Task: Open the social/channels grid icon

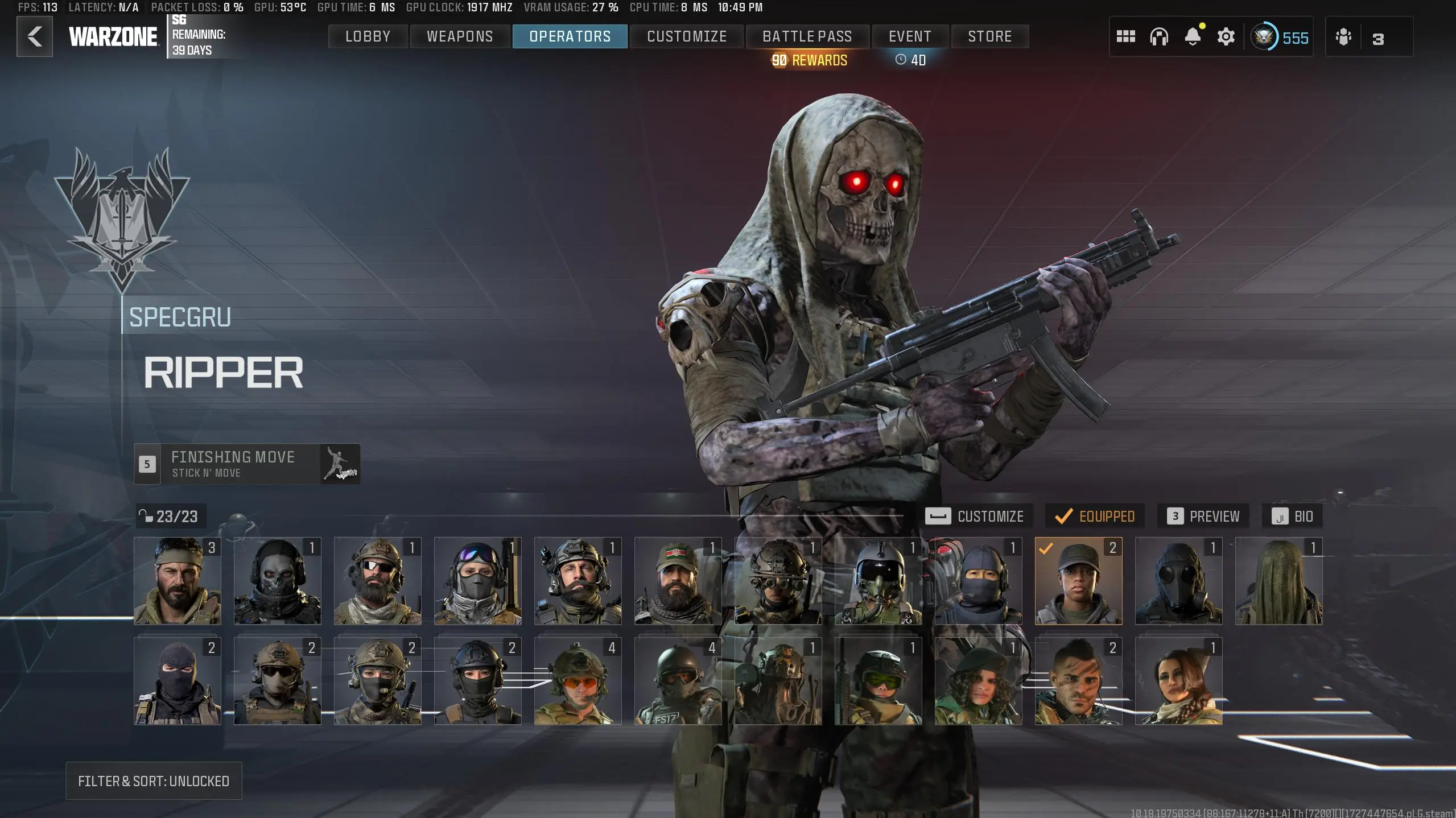Action: point(1127,36)
